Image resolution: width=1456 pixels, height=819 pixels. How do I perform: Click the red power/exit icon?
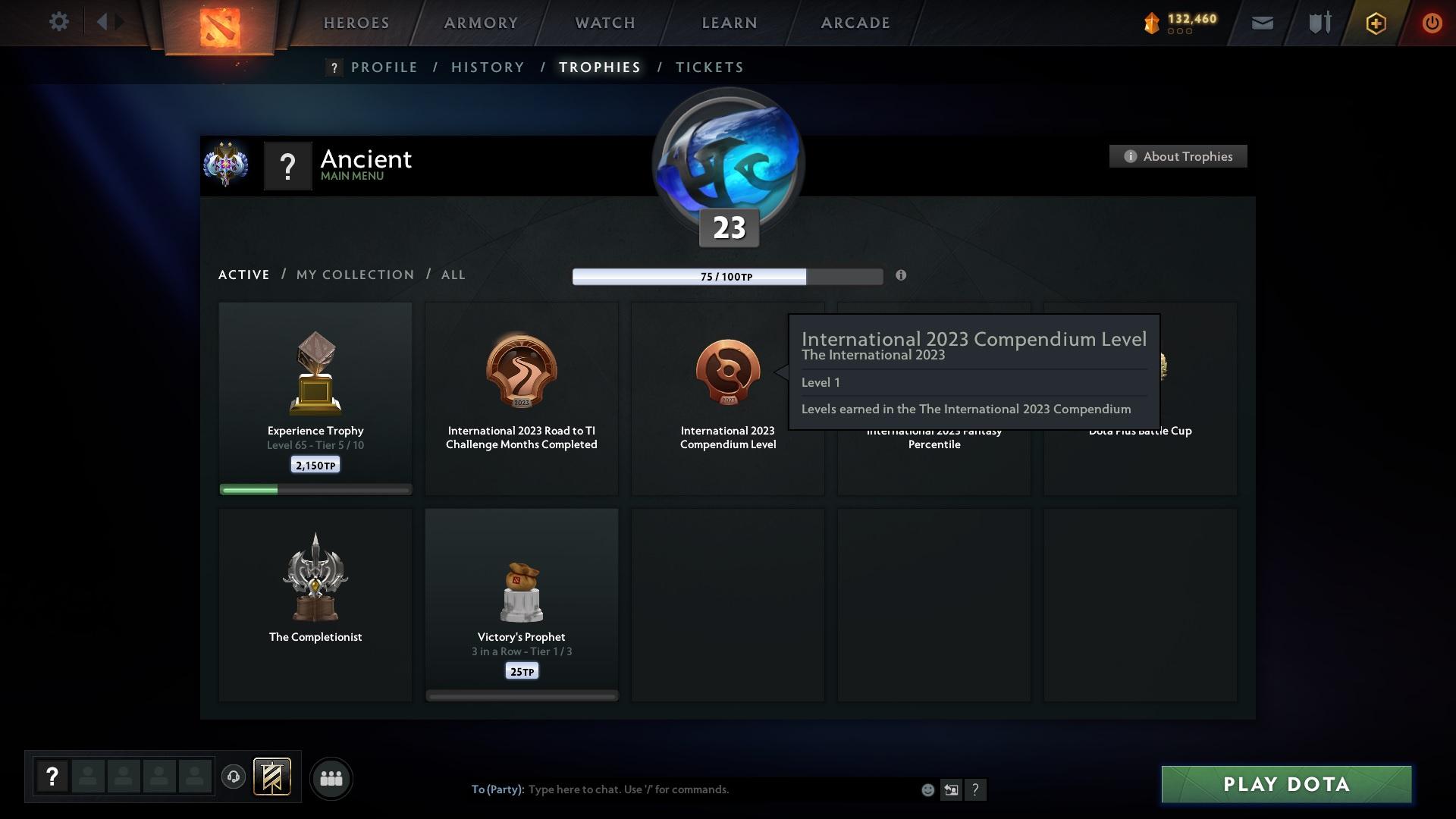tap(1432, 23)
